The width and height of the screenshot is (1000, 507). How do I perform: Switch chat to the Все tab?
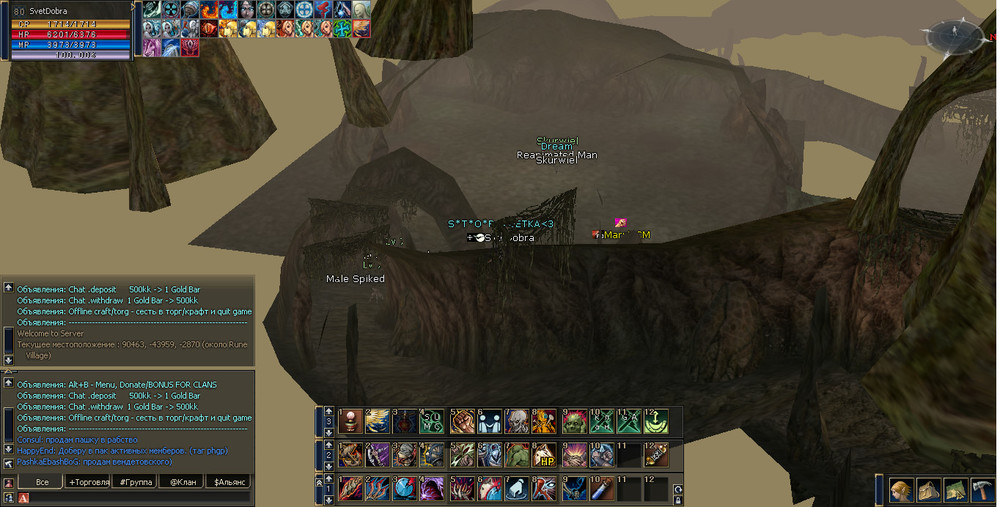(41, 482)
